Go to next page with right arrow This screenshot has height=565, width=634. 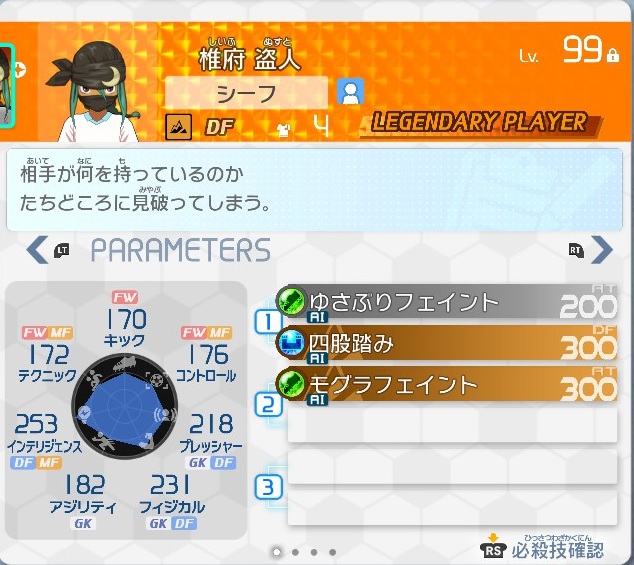[601, 249]
